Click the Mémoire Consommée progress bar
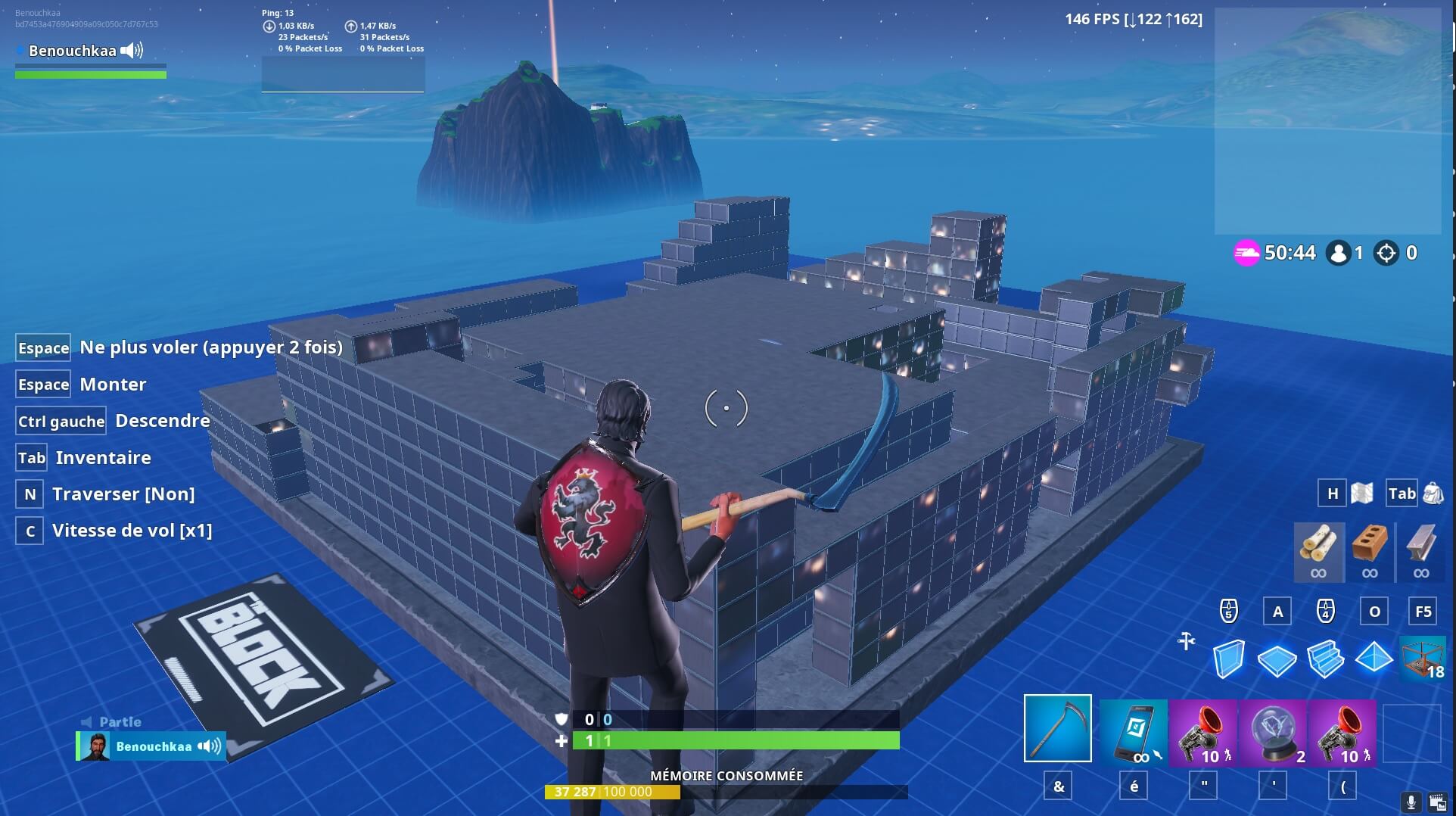This screenshot has width=1456, height=816. (x=726, y=792)
